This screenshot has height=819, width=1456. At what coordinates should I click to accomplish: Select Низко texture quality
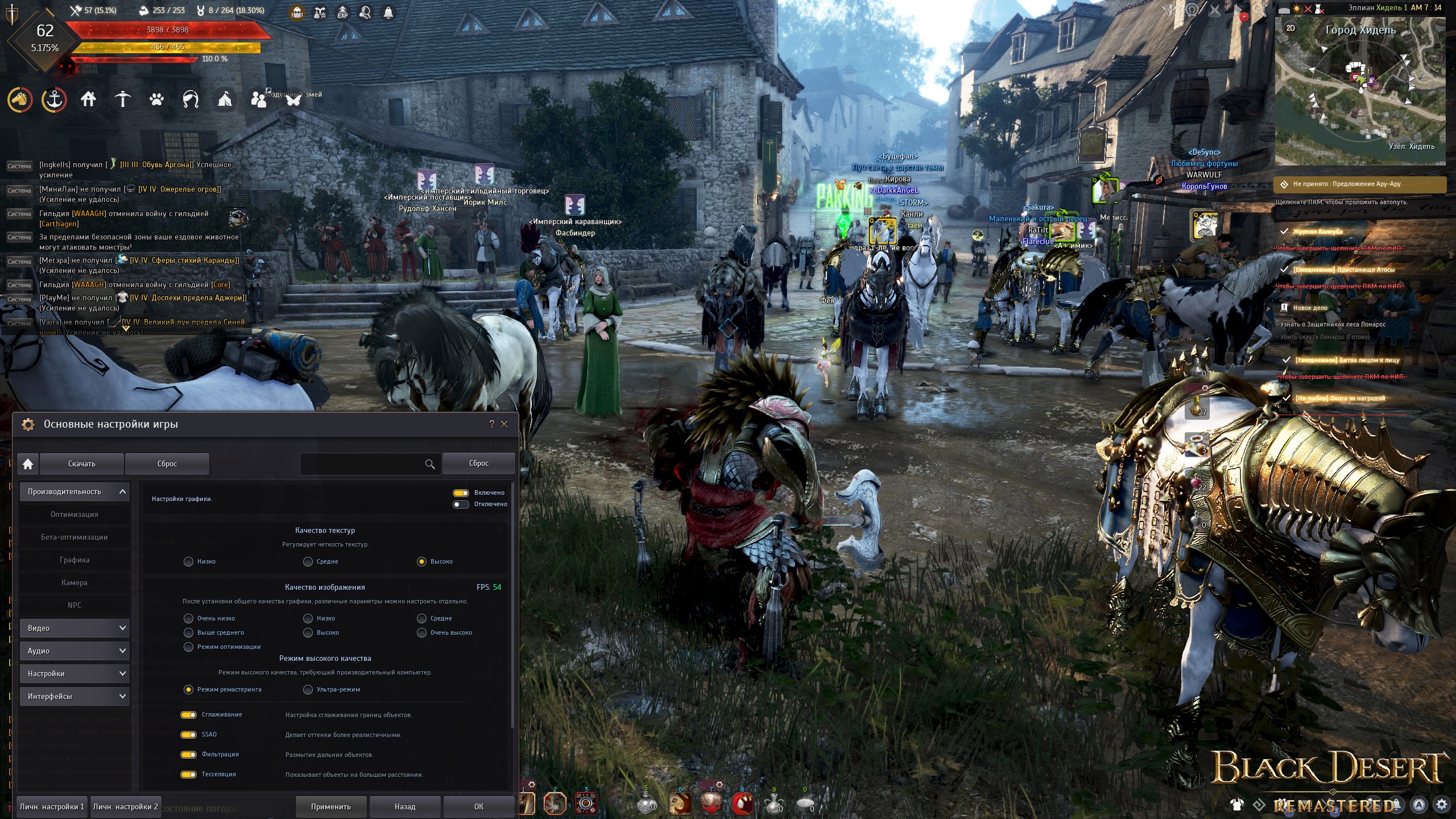point(189,562)
